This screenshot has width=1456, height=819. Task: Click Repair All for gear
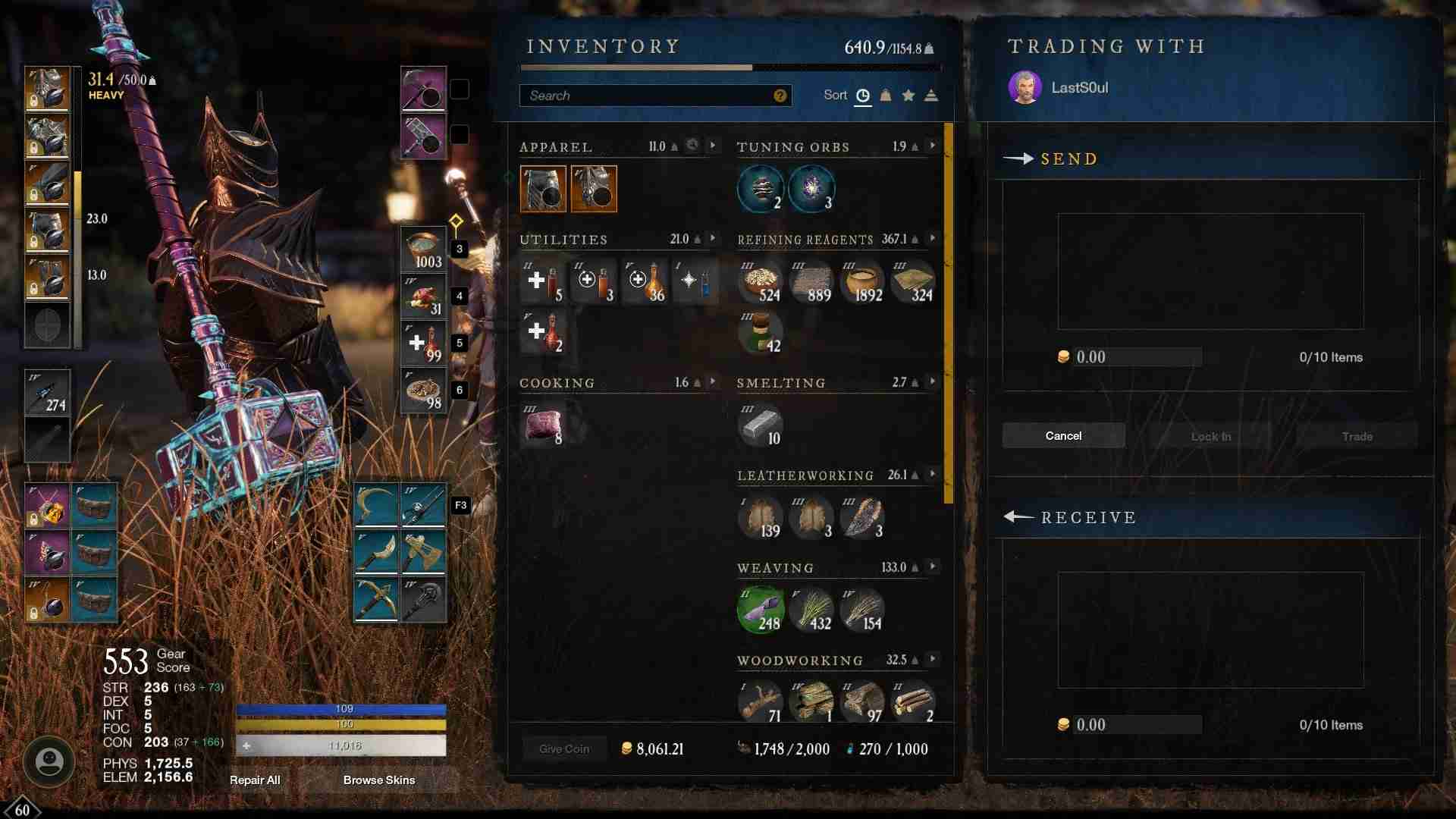(255, 780)
